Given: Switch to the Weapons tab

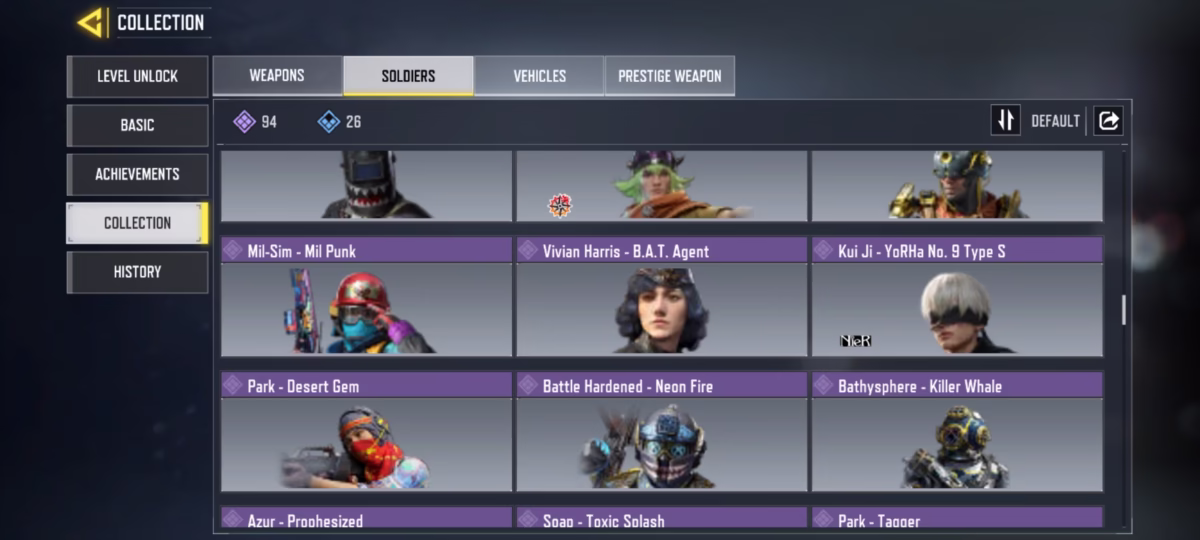Looking at the screenshot, I should pyautogui.click(x=277, y=76).
